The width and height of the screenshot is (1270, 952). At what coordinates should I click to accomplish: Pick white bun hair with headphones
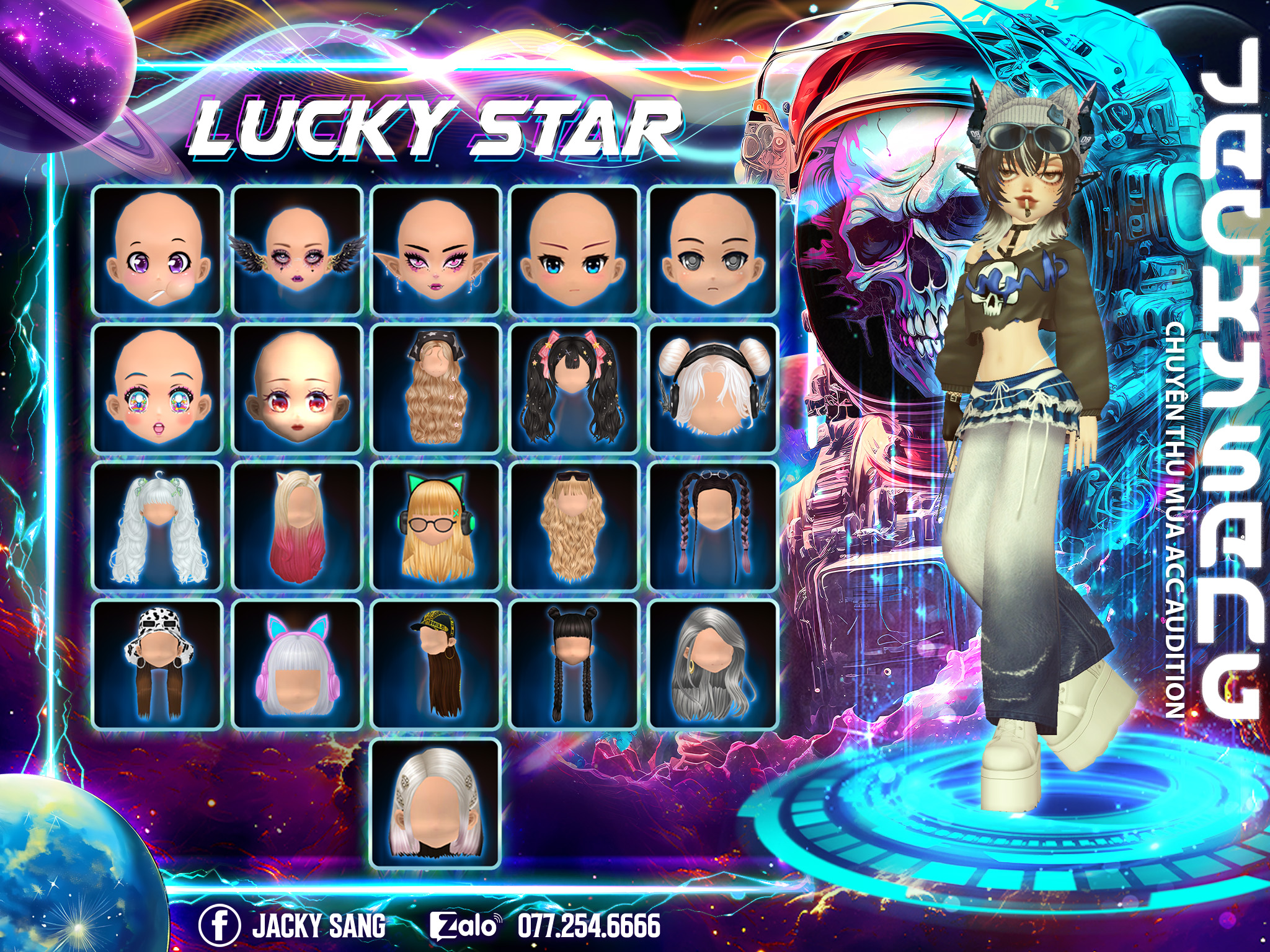(x=713, y=389)
